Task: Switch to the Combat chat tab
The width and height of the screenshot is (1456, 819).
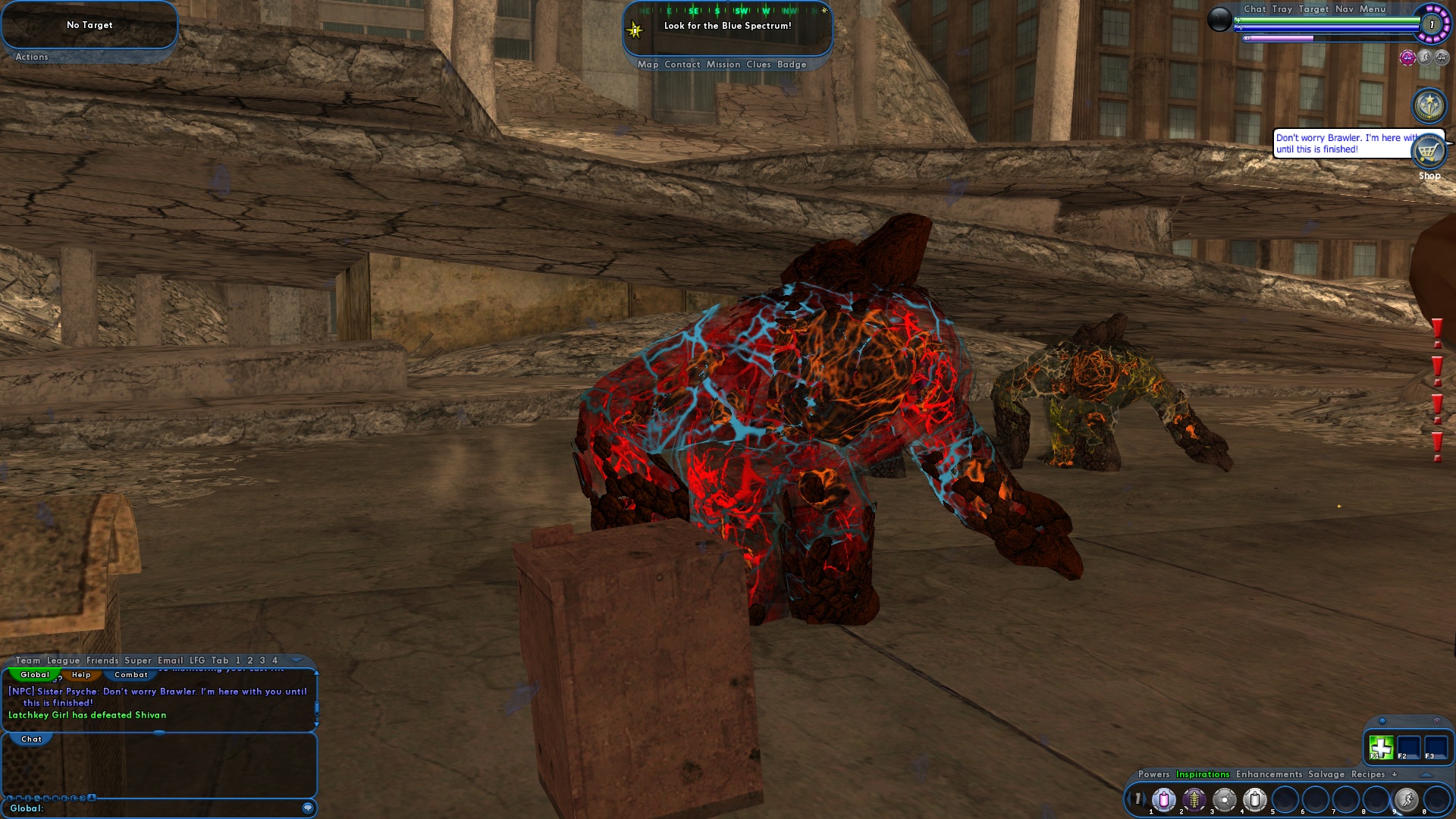Action: (131, 674)
